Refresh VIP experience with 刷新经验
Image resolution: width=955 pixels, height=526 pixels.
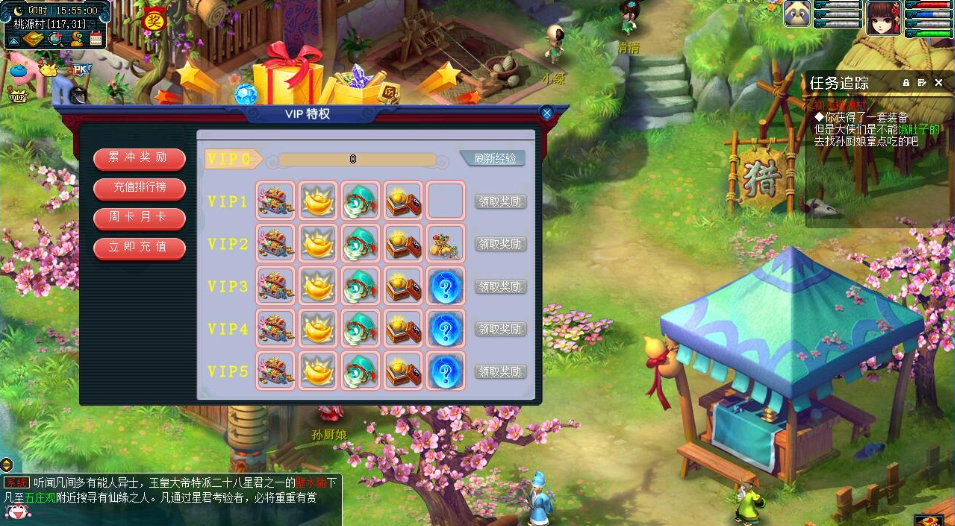[494, 158]
